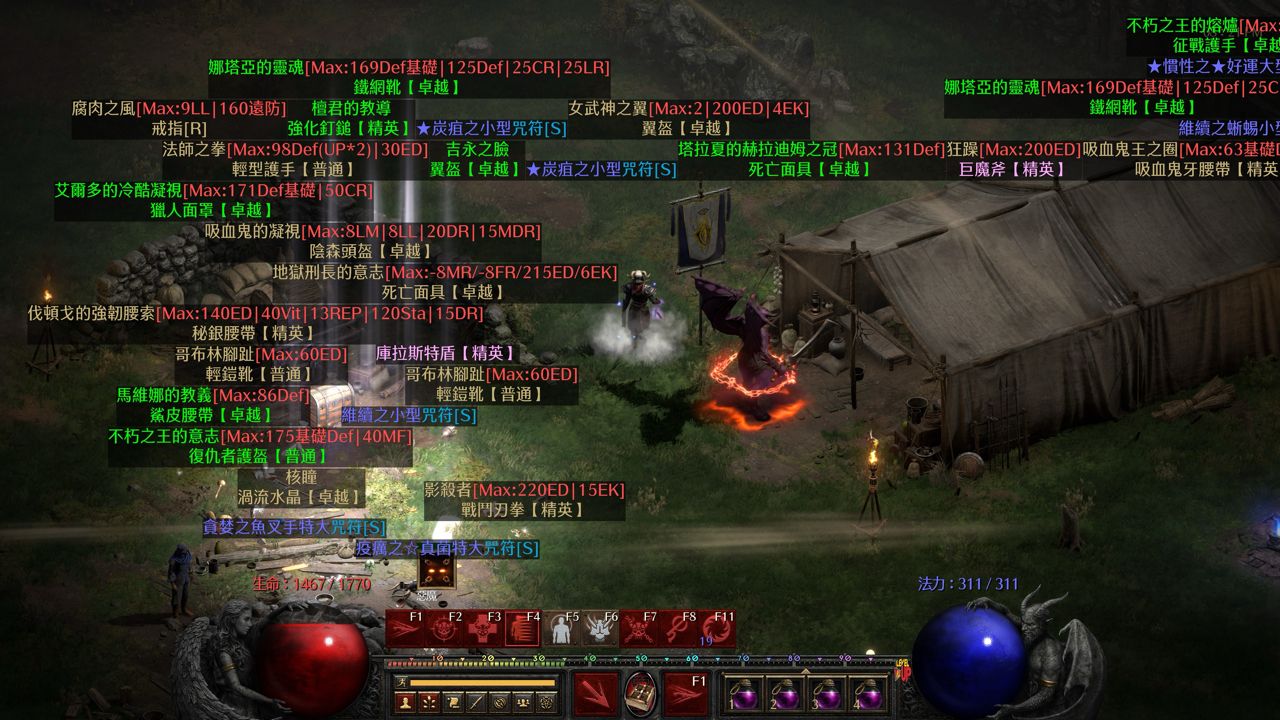Click the round book icon between skills

(x=641, y=693)
